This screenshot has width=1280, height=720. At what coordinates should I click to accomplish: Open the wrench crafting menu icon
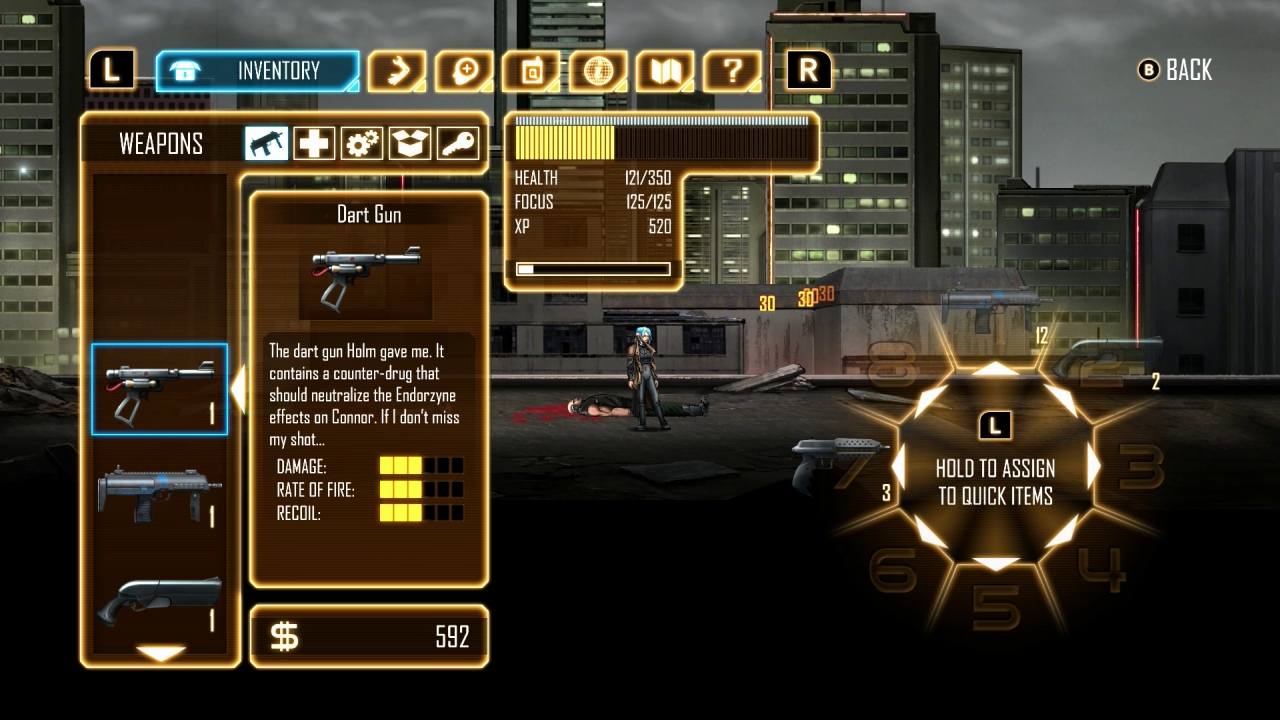click(398, 70)
